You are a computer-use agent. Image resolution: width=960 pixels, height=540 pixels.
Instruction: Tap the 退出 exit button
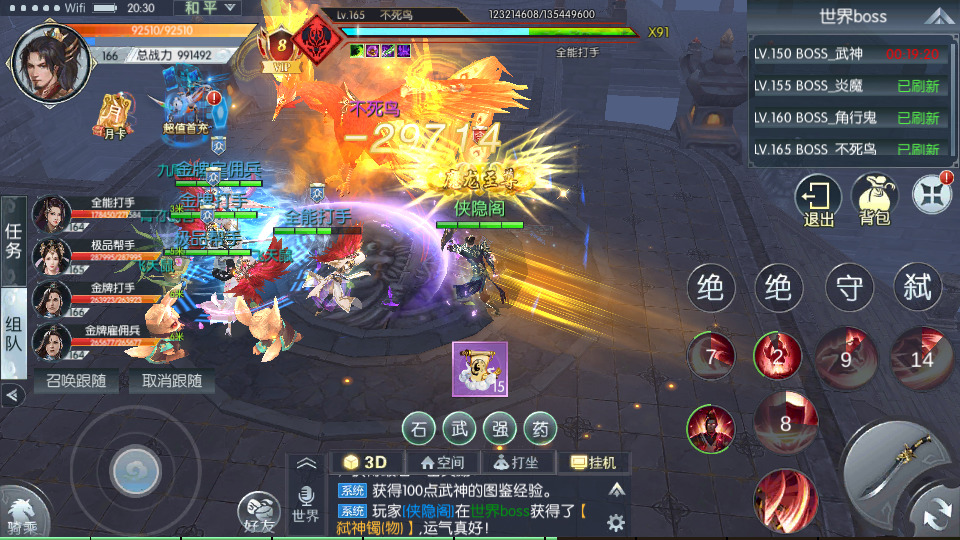coord(818,198)
